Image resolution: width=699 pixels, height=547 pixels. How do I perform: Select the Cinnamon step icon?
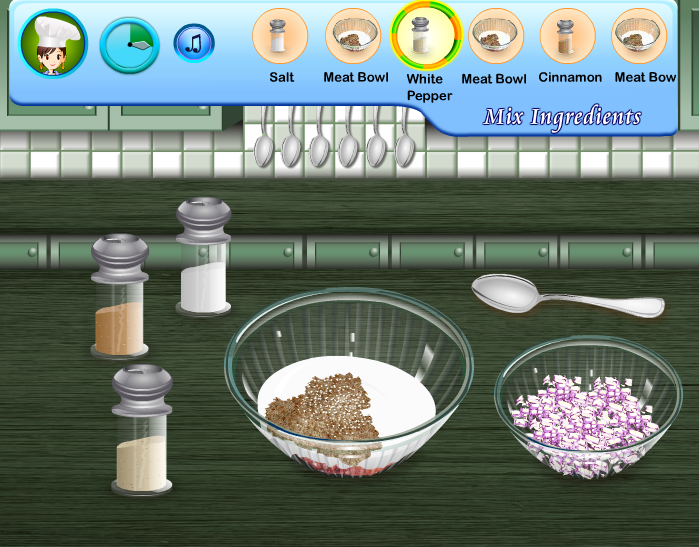click(x=568, y=36)
